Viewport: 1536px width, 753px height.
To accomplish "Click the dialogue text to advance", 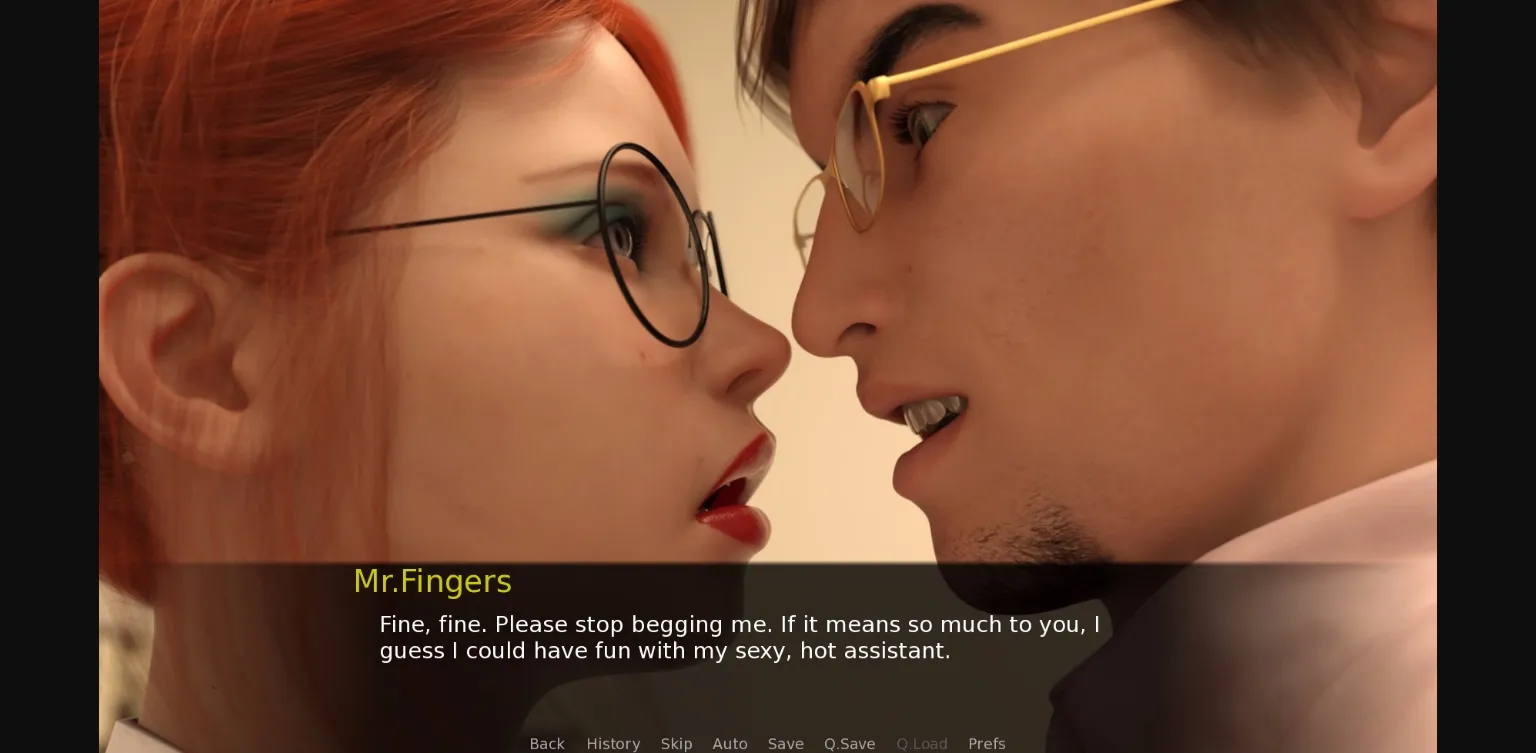I will tap(739, 637).
